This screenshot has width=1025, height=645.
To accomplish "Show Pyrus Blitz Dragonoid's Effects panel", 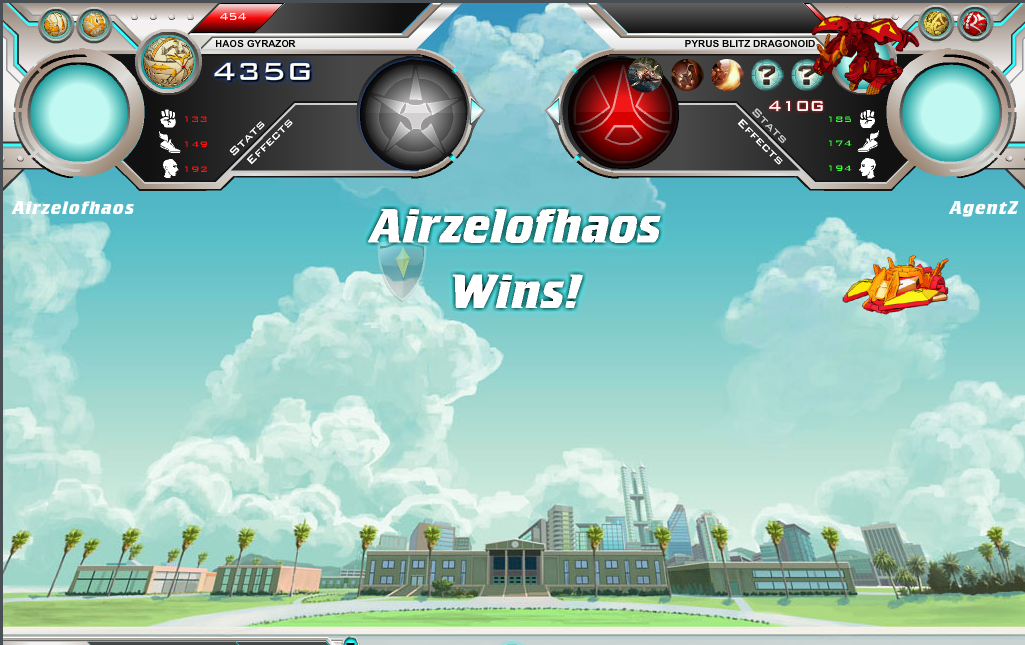I will [760, 142].
